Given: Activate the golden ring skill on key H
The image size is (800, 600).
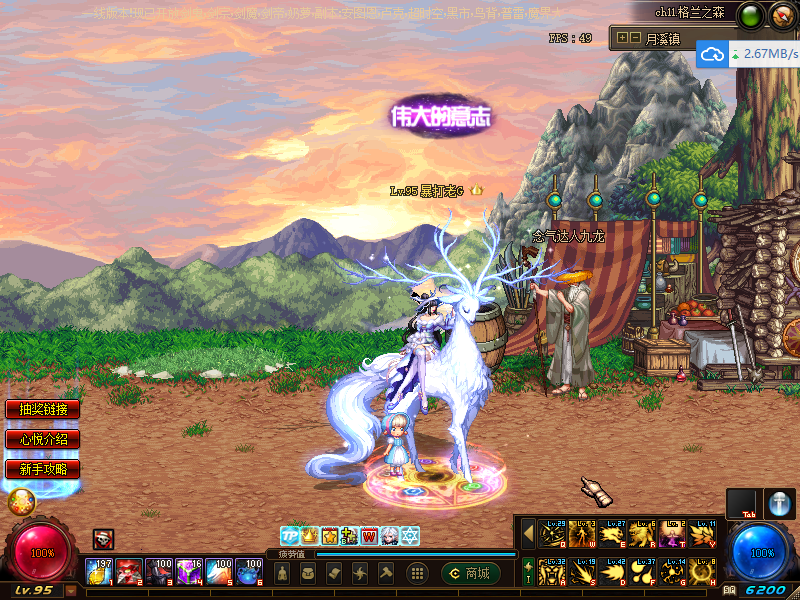Looking at the screenshot, I should point(703,571).
